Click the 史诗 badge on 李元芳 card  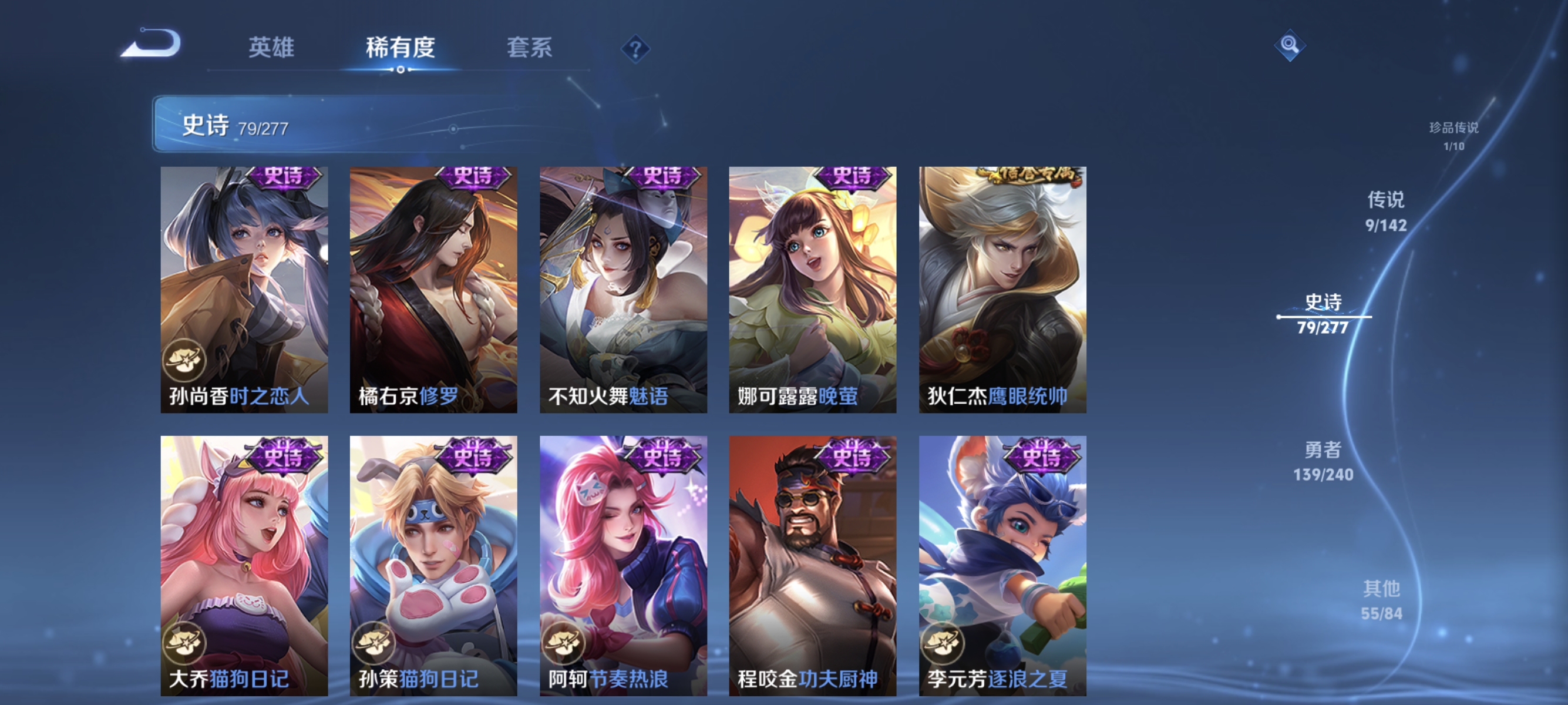click(1042, 456)
